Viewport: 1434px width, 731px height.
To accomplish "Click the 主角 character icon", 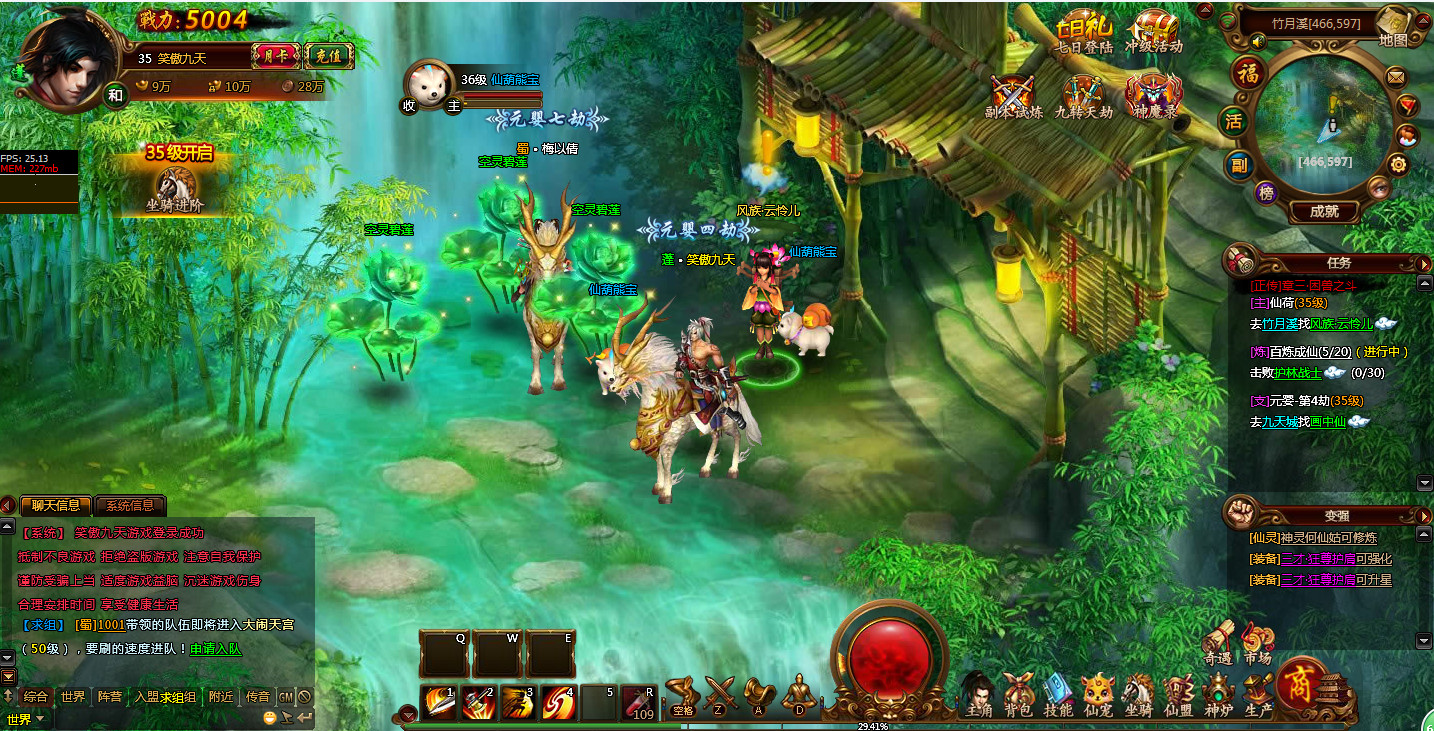I will click(978, 694).
